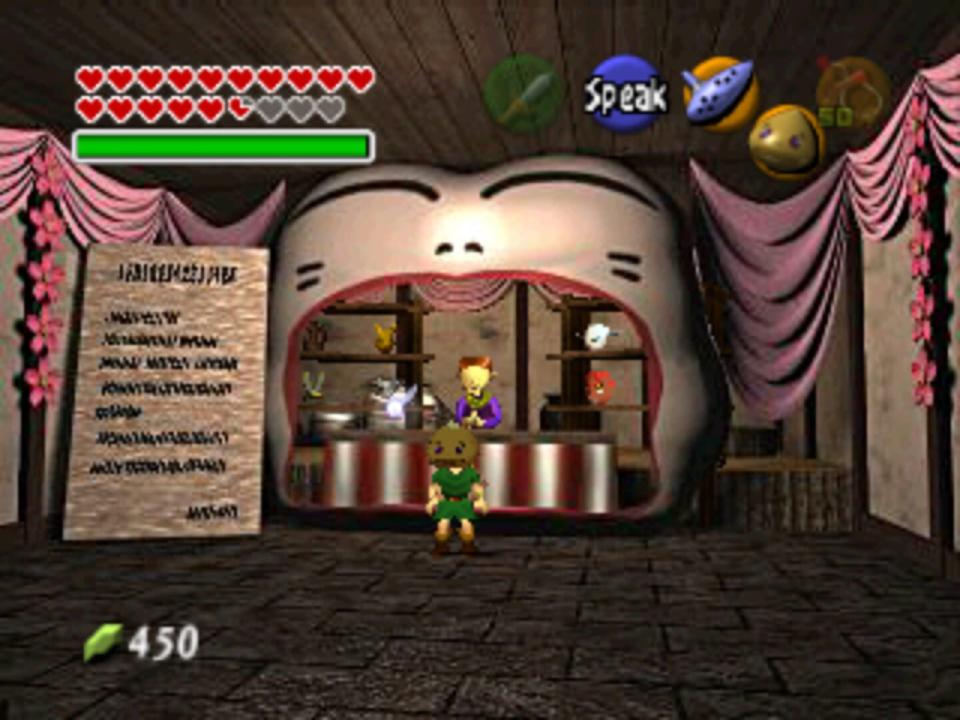Select the slingshot with 50 ammo
Viewport: 960px width, 720px height.
pos(851,93)
